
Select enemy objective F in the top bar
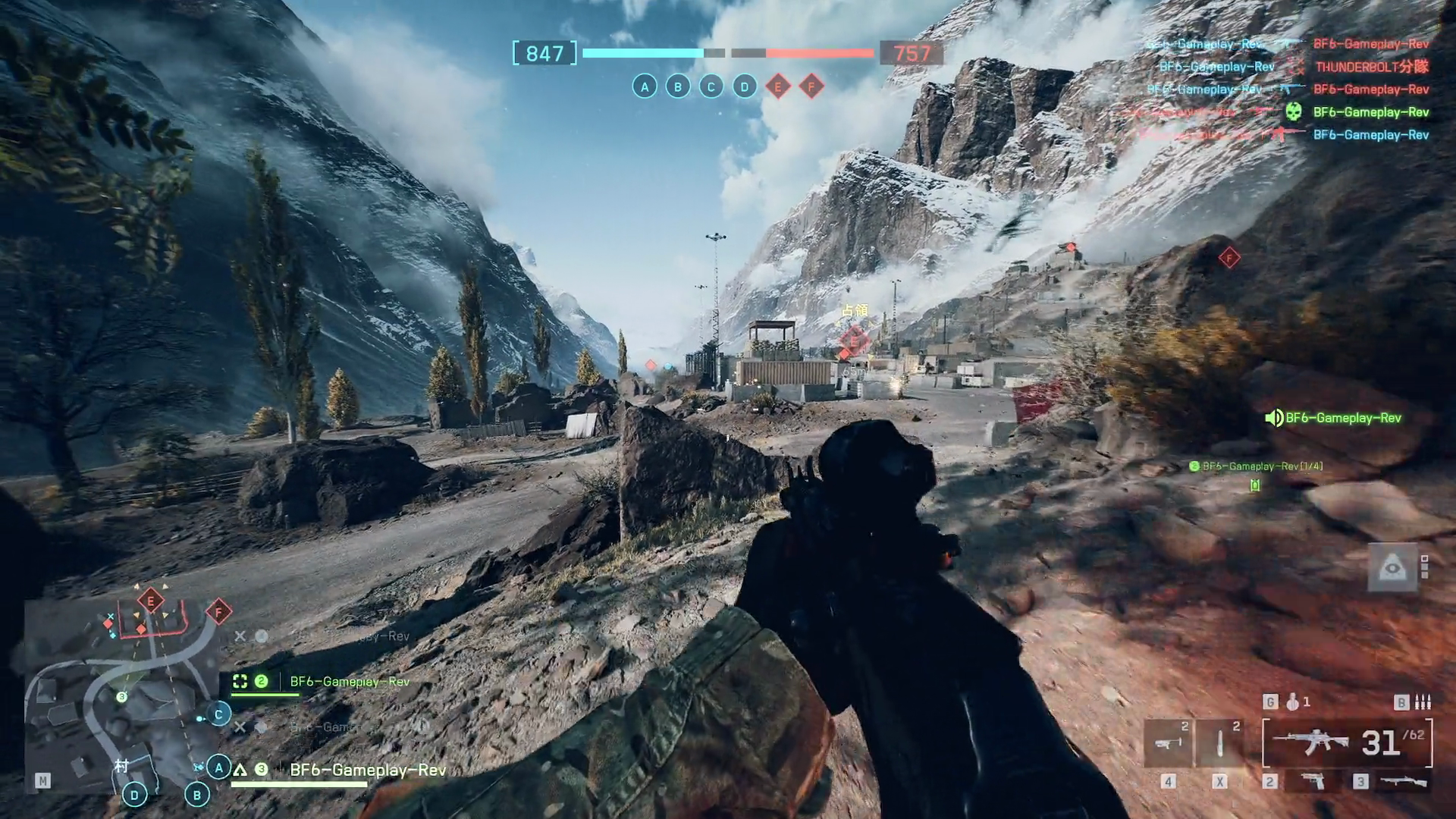pos(811,87)
